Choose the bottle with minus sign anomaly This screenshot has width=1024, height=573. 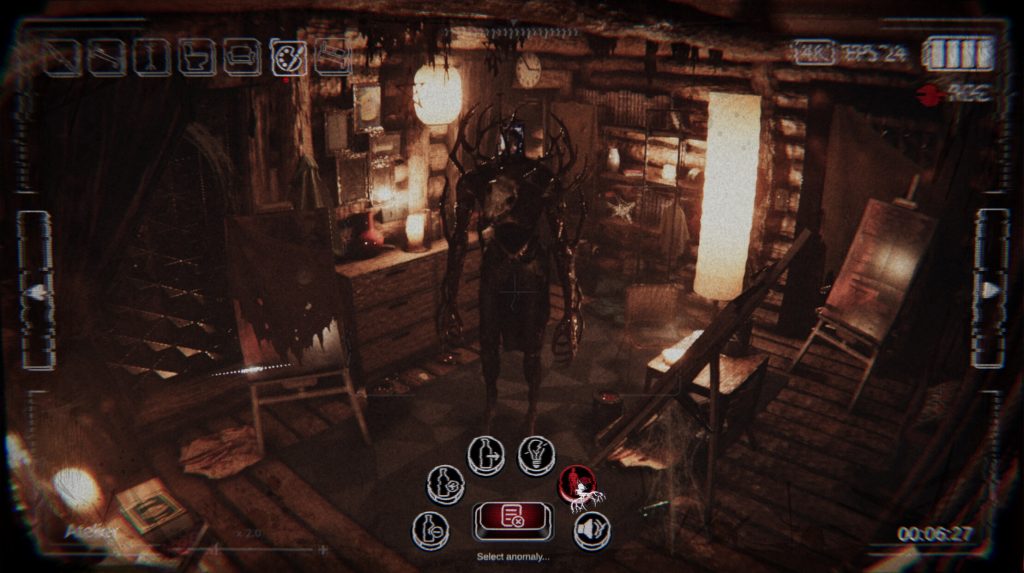[x=430, y=530]
